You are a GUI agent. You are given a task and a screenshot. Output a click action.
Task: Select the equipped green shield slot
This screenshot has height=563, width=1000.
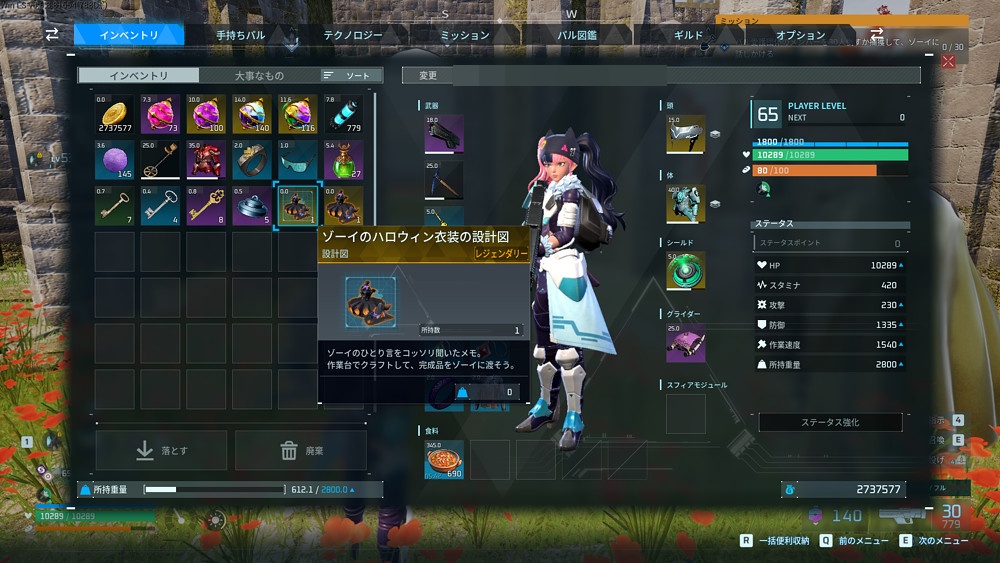tap(686, 271)
